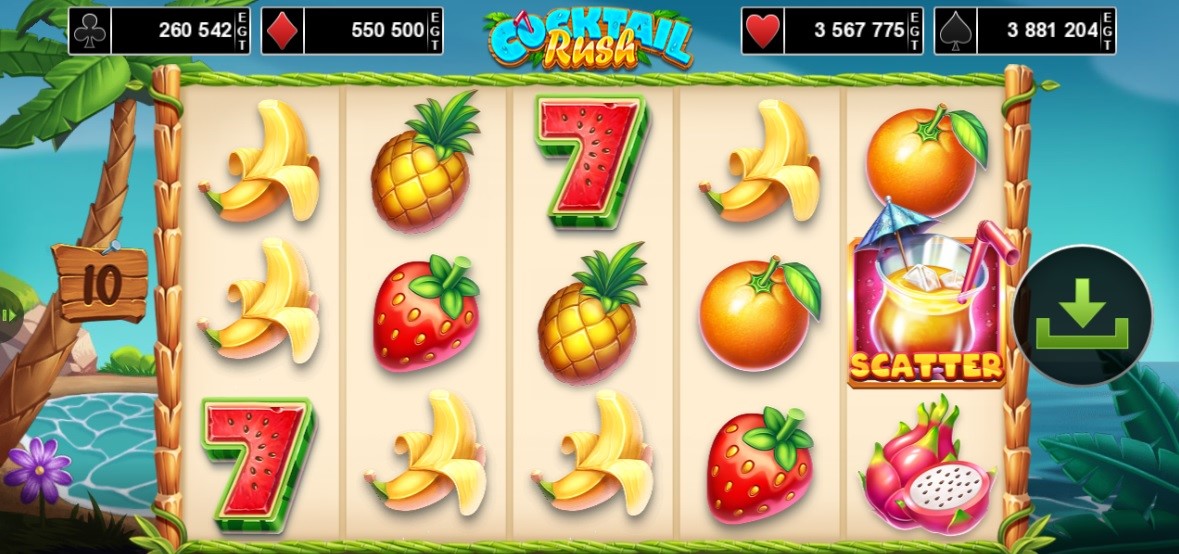1179x554 pixels.
Task: Open the hearts jackpot panel
Action: point(832,31)
